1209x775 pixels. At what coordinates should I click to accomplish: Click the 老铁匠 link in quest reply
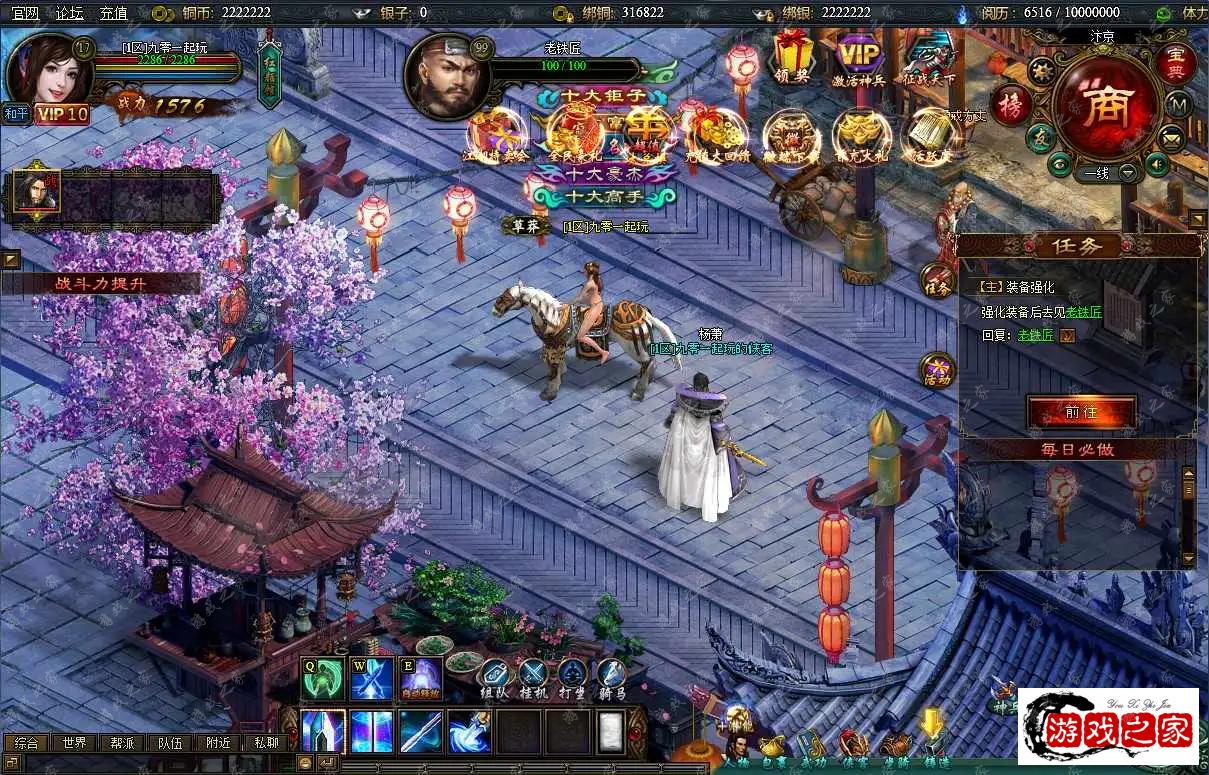[1035, 335]
